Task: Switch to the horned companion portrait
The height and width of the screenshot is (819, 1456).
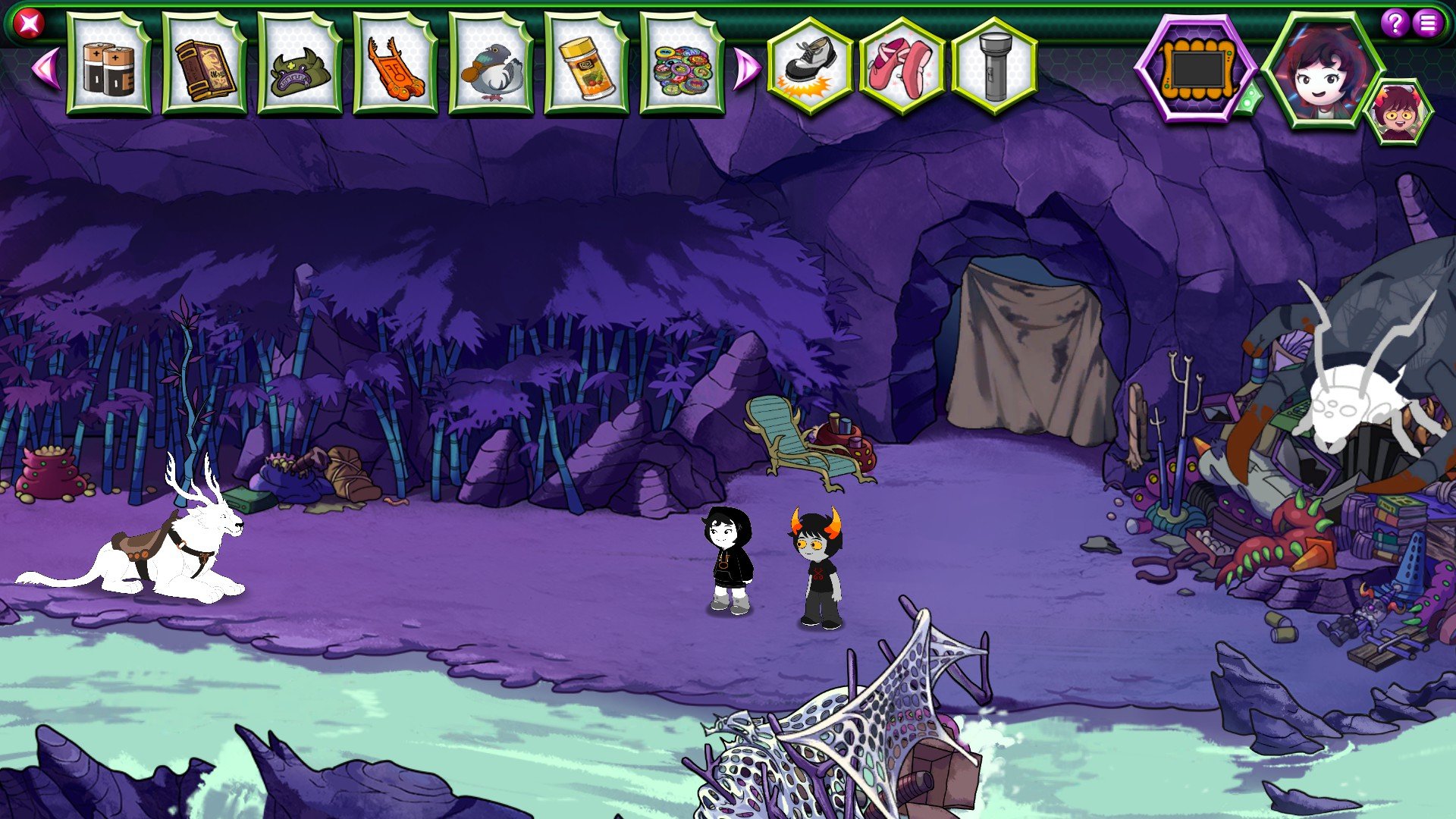Action: coord(1398,113)
